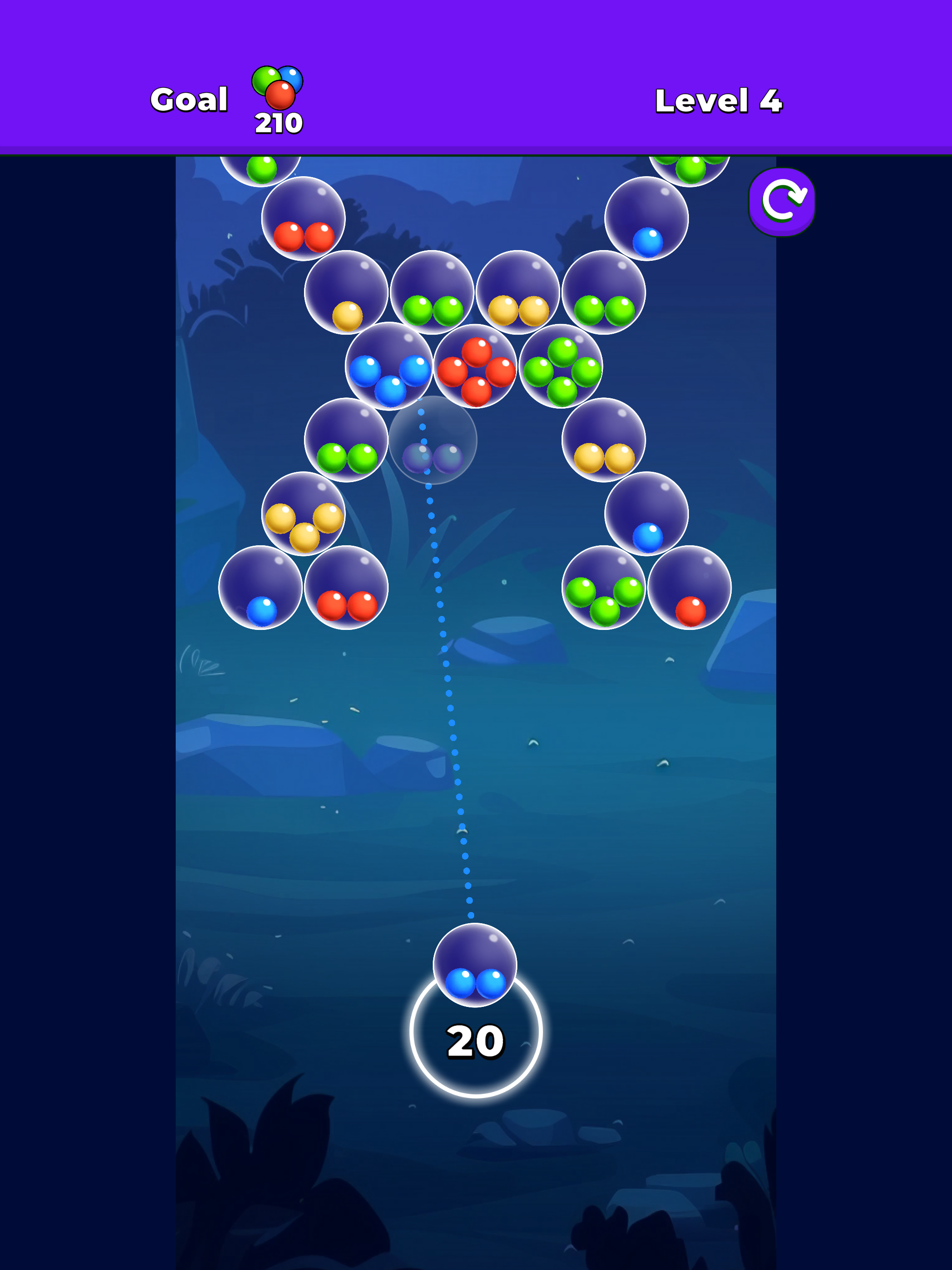Tap the dotted aim trajectory line
The height and width of the screenshot is (1270, 952).
[454, 747]
